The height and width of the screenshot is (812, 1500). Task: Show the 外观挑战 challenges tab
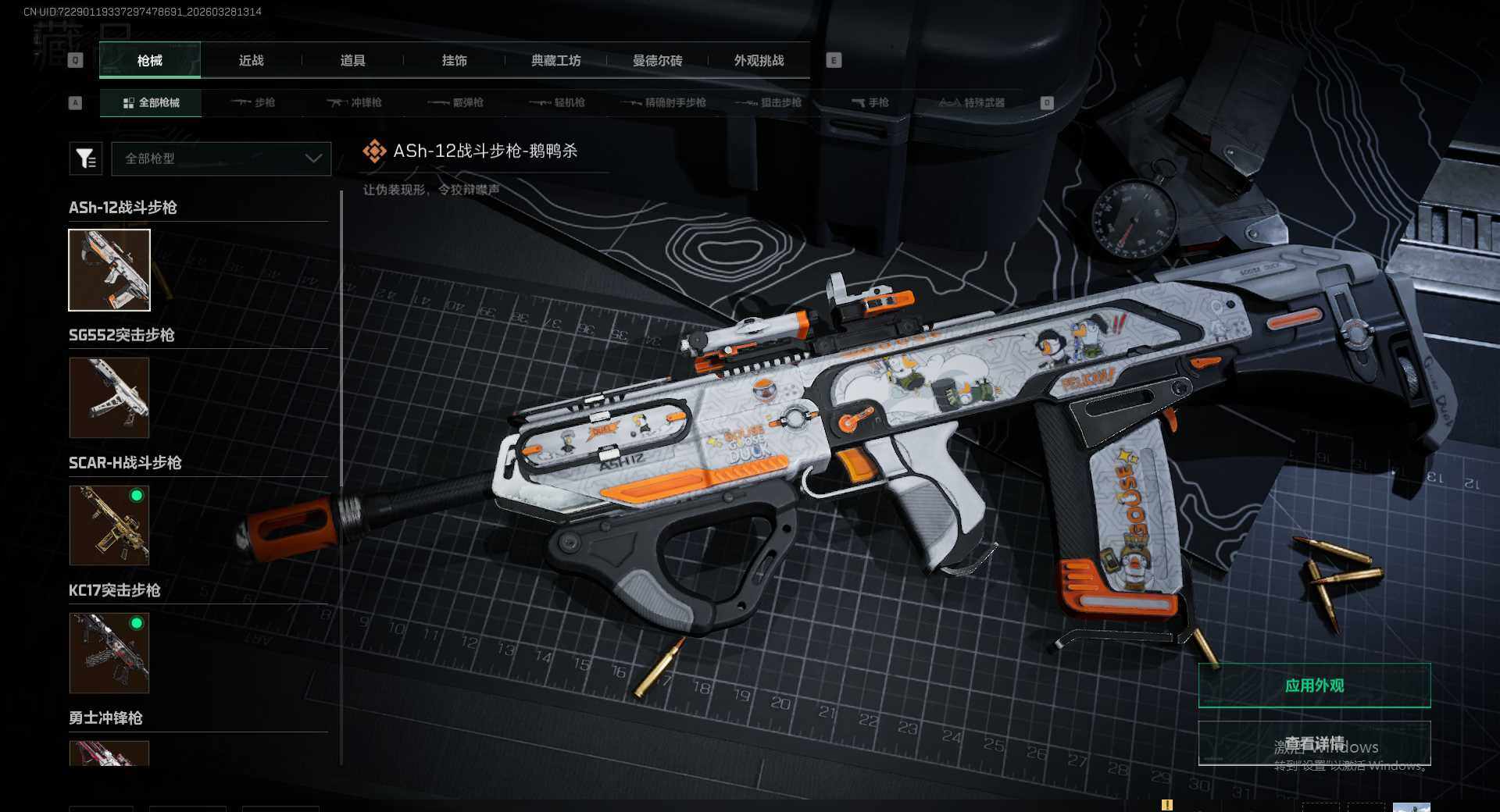(759, 61)
